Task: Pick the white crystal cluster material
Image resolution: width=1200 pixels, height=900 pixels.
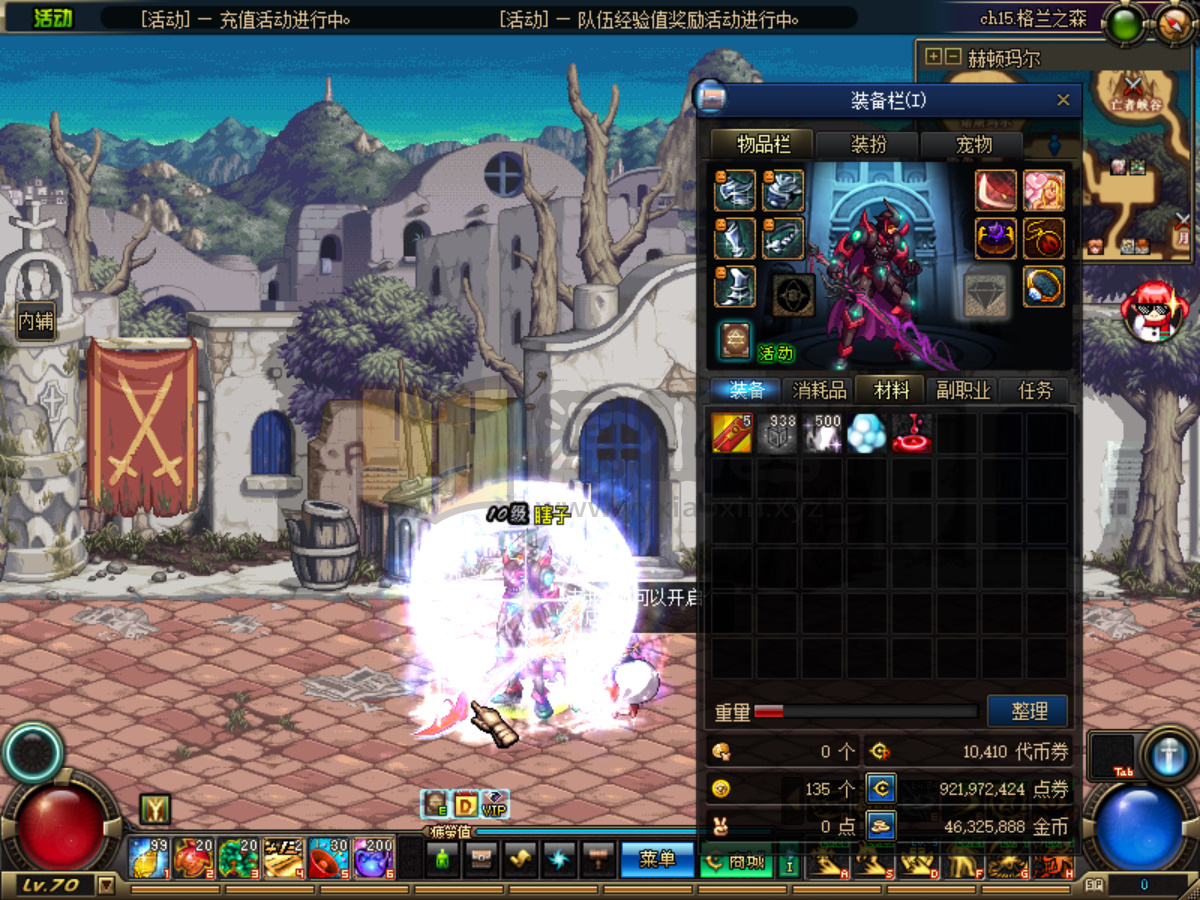Action: (x=867, y=433)
